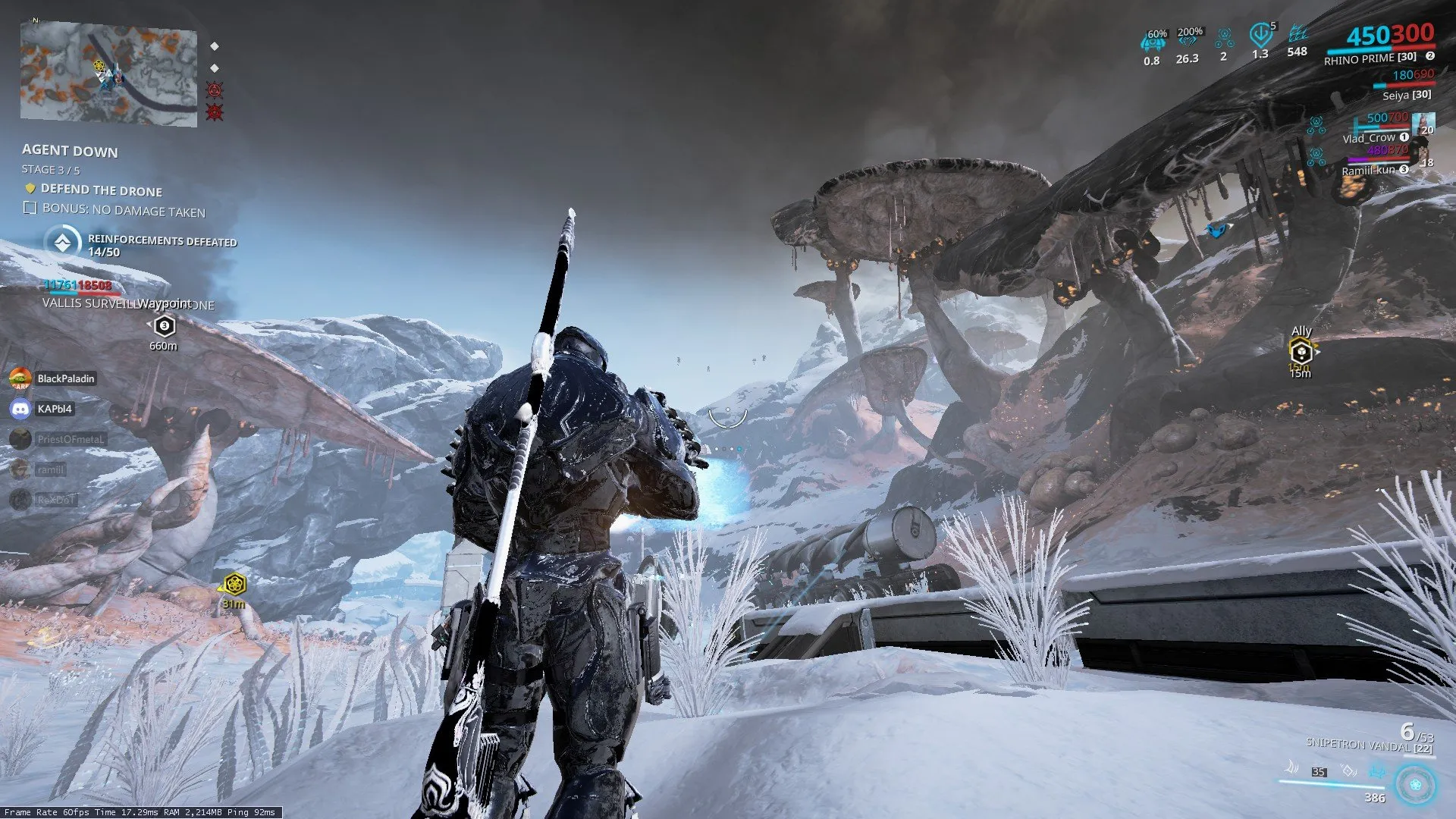This screenshot has height=819, width=1456.
Task: Click the circular energy orb icon
Action: pos(1415,784)
